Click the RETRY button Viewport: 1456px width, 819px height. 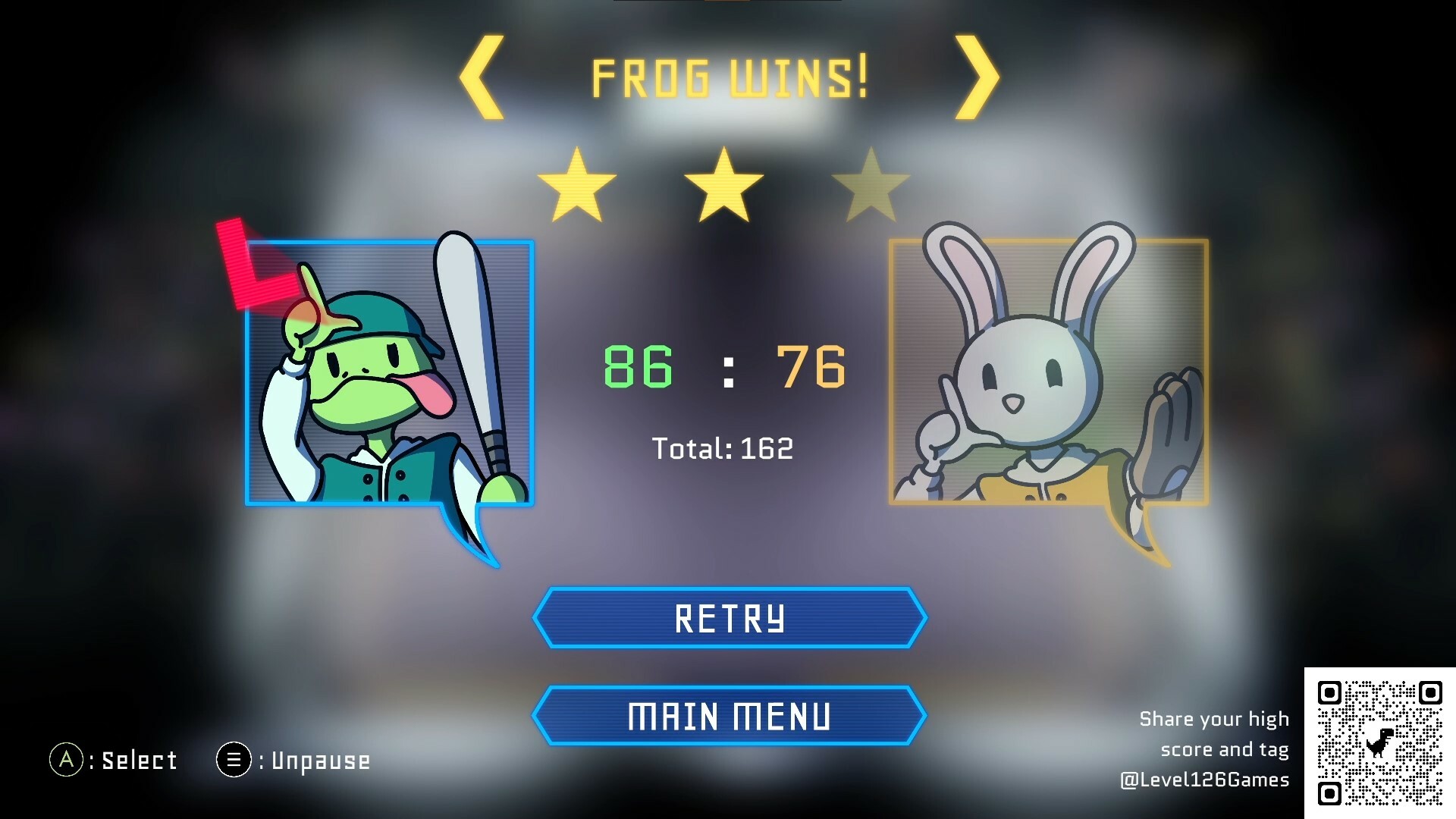coord(728,618)
